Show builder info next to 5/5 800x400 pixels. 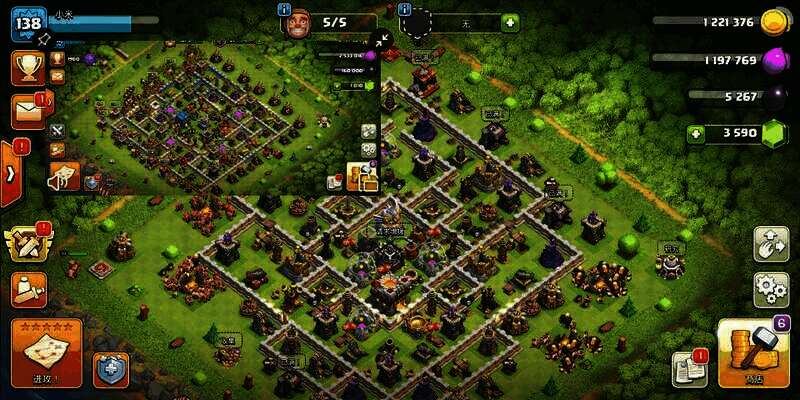click(283, 10)
